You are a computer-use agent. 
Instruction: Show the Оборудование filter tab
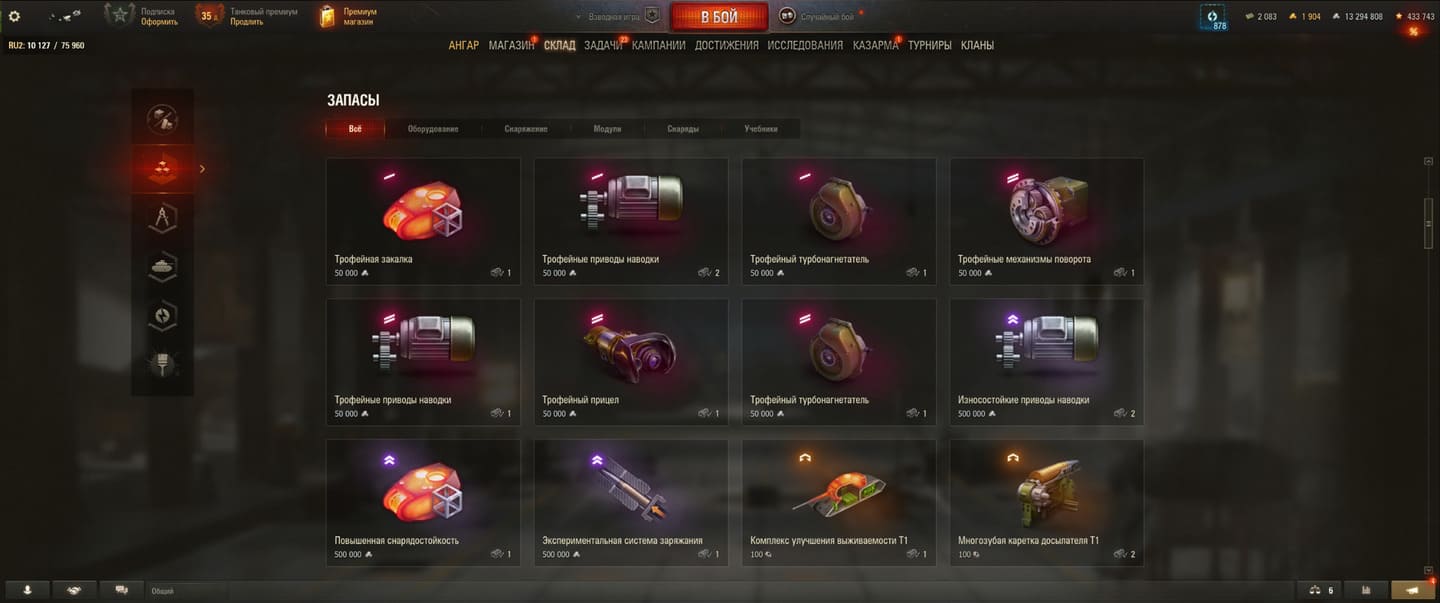433,129
